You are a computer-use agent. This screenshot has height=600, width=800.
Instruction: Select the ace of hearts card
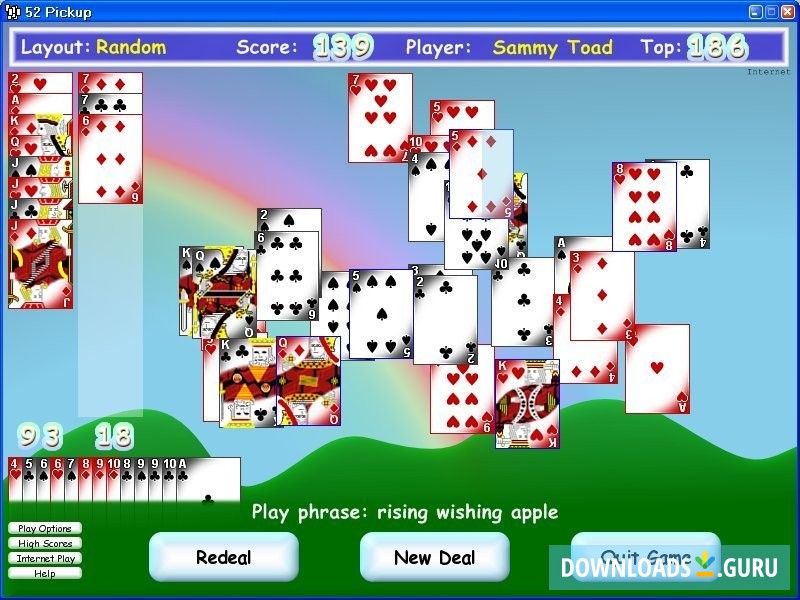coord(657,368)
